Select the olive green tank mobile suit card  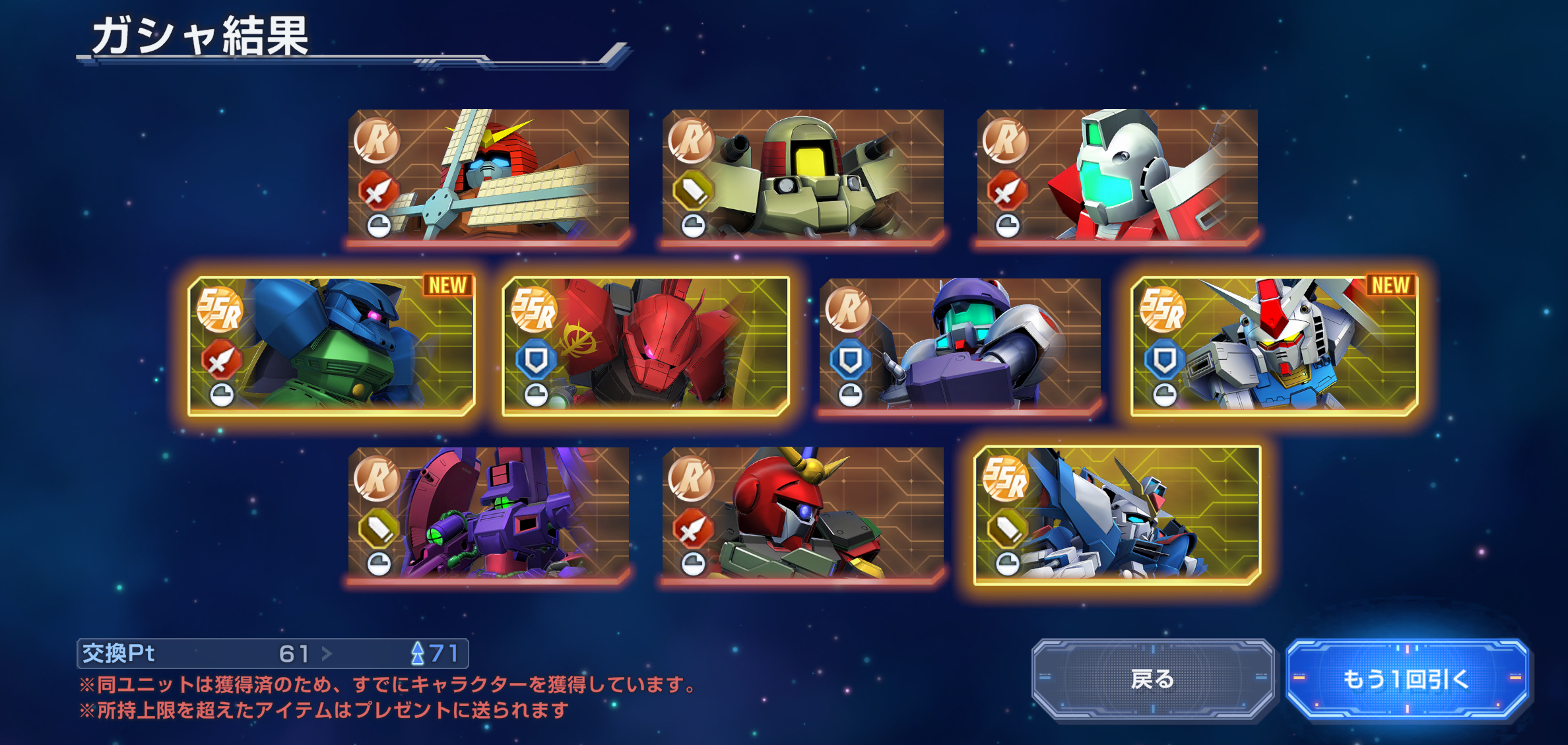coord(802,175)
